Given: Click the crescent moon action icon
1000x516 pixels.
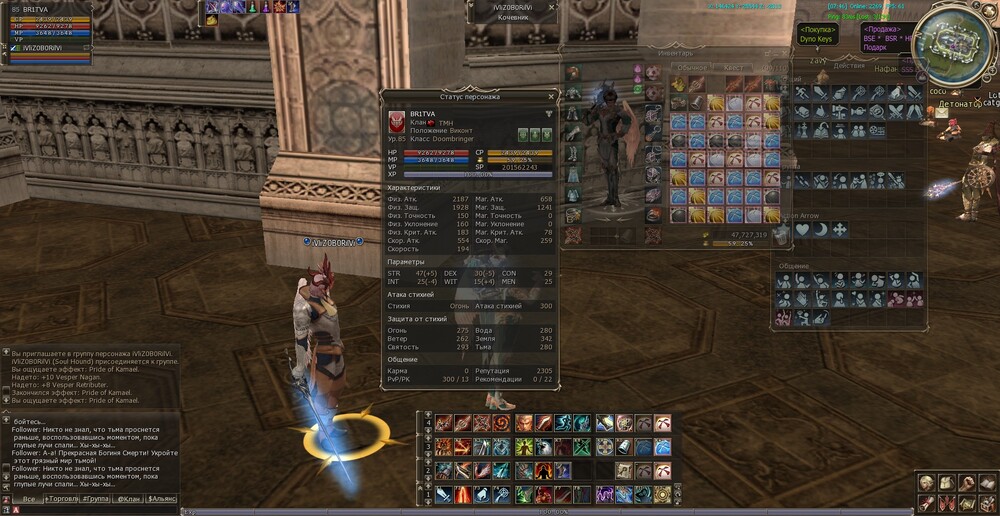Looking at the screenshot, I should click(820, 229).
